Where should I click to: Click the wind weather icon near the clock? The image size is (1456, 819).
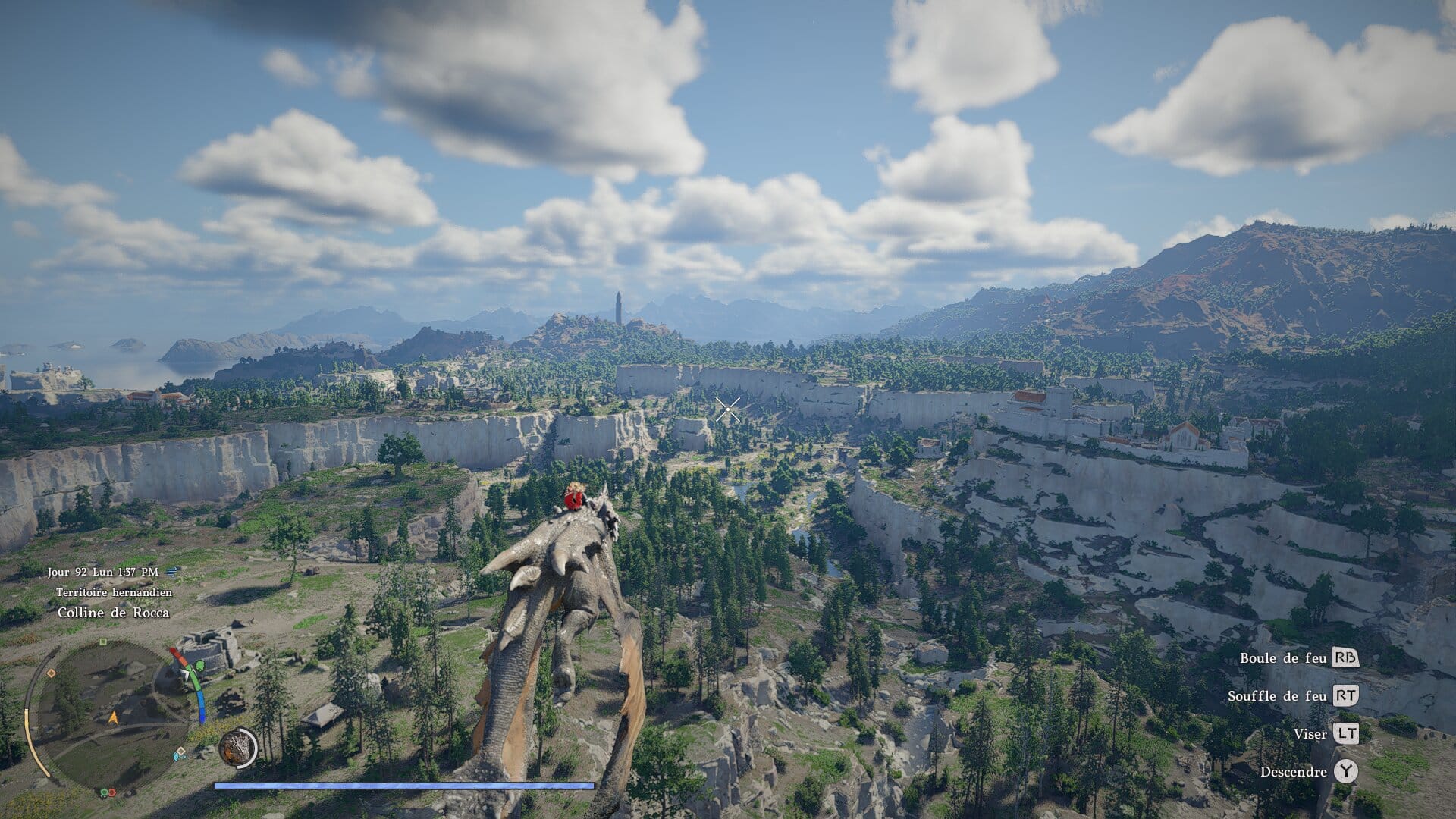point(171,572)
